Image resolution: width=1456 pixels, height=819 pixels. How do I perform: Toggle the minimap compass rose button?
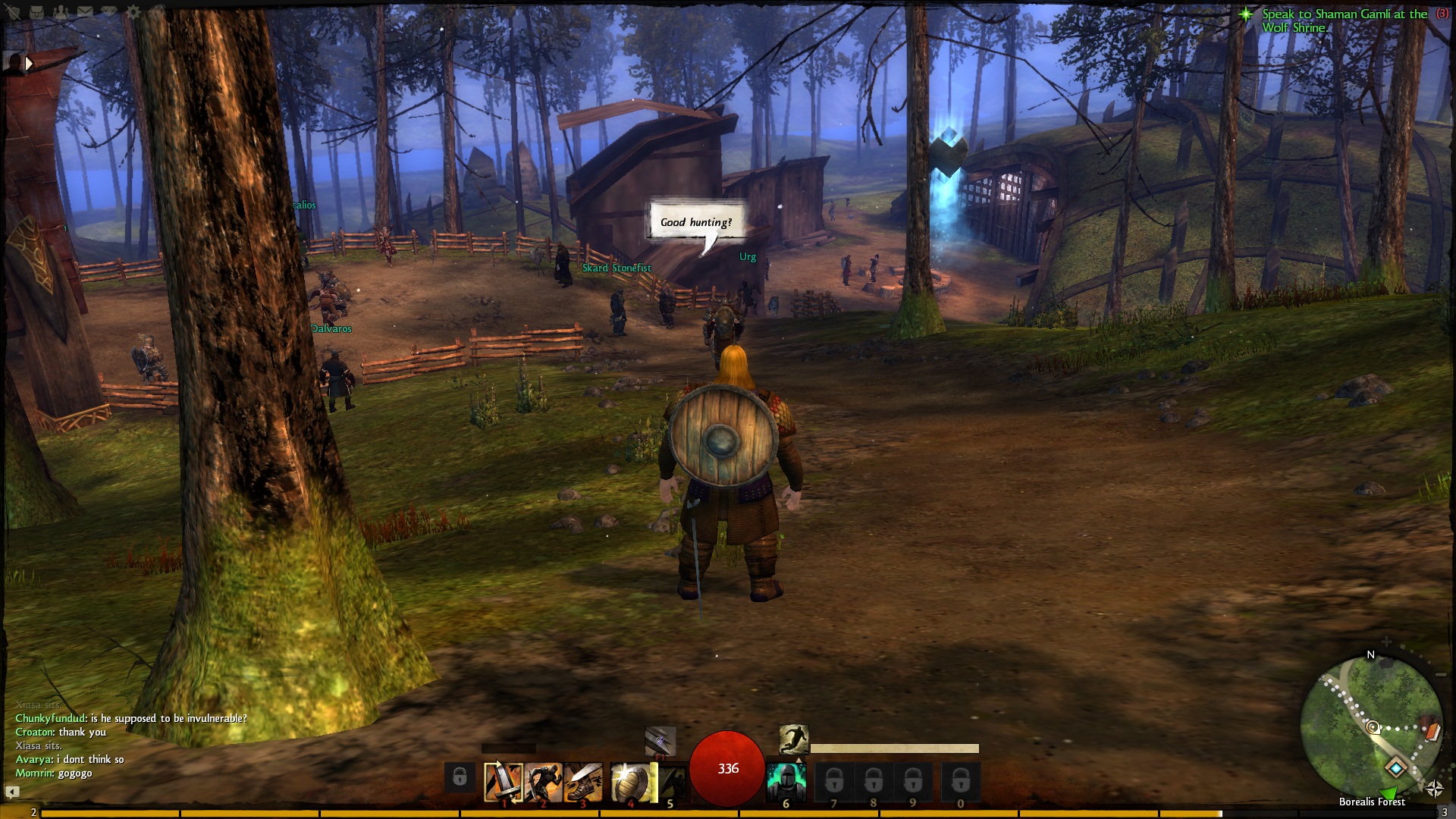click(1434, 789)
